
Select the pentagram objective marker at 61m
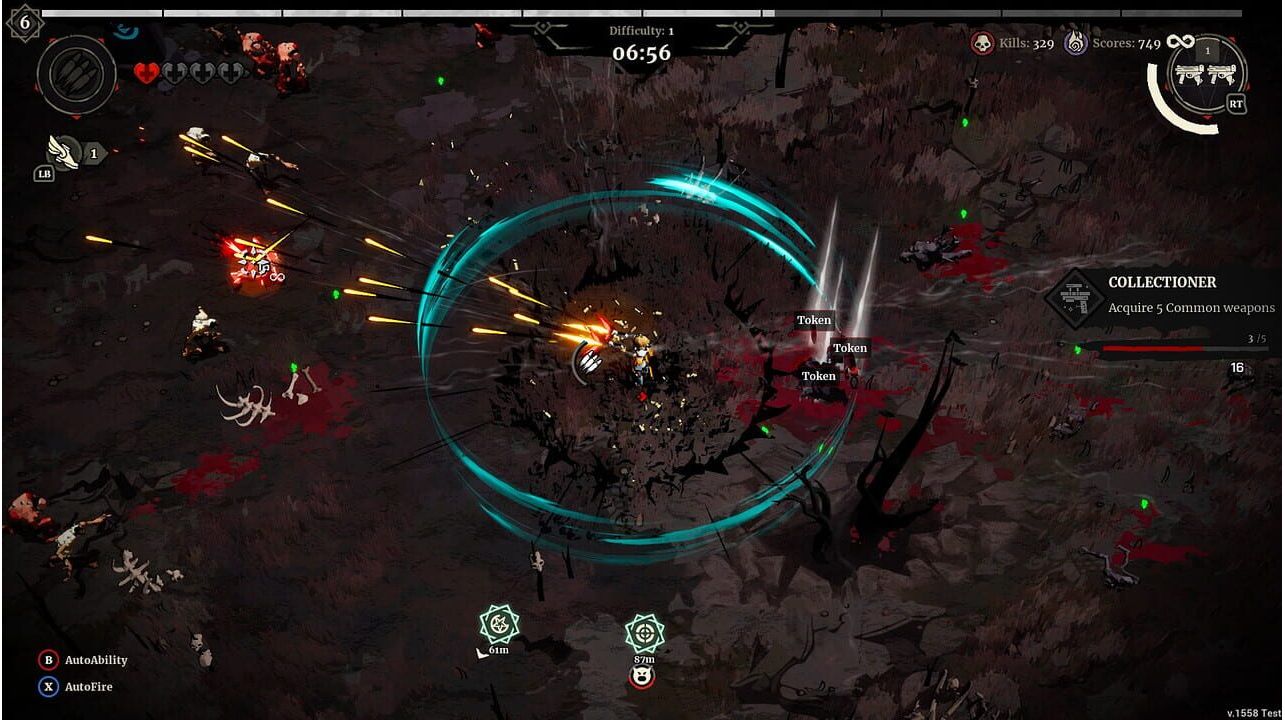pyautogui.click(x=498, y=625)
